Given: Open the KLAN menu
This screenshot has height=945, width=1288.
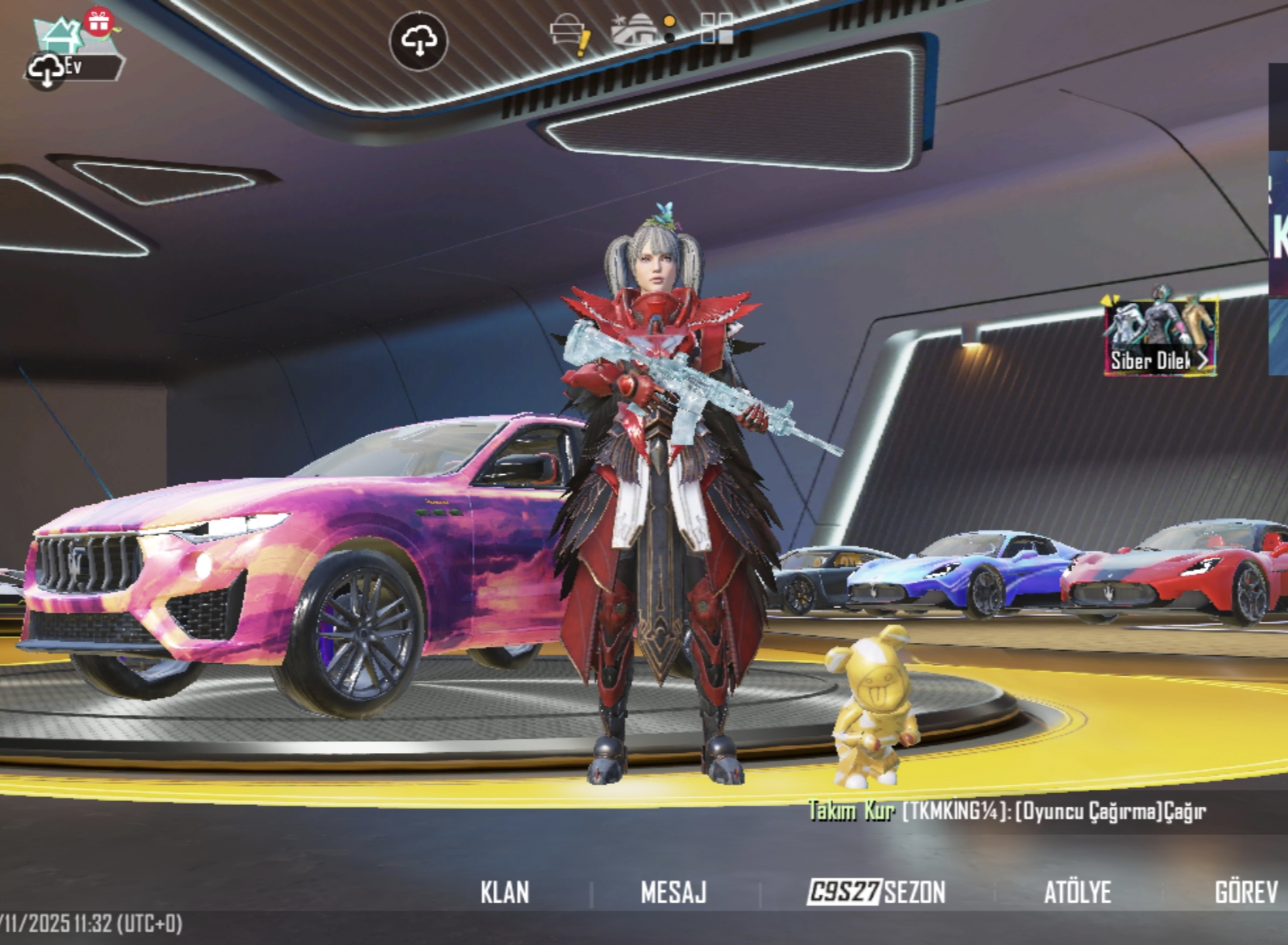Looking at the screenshot, I should pos(505,892).
